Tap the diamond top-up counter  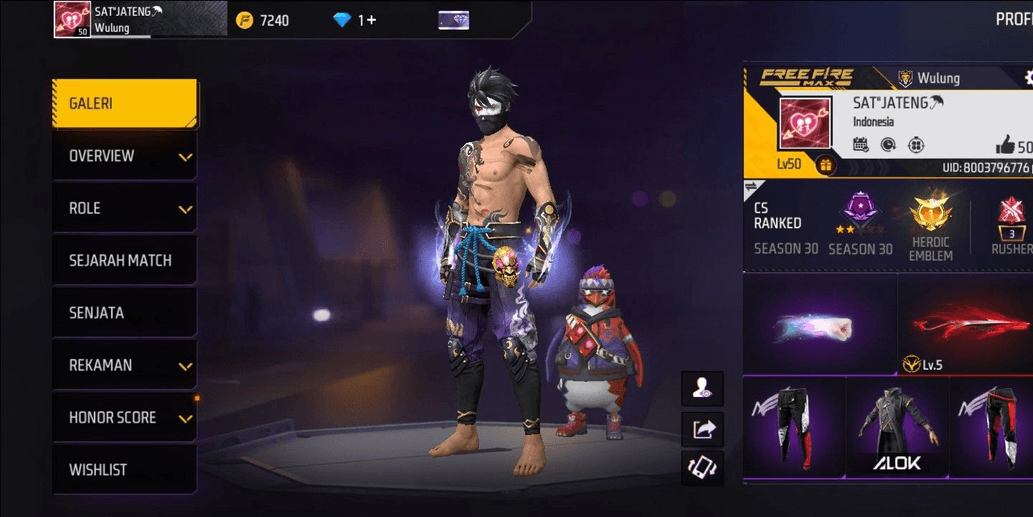point(355,20)
